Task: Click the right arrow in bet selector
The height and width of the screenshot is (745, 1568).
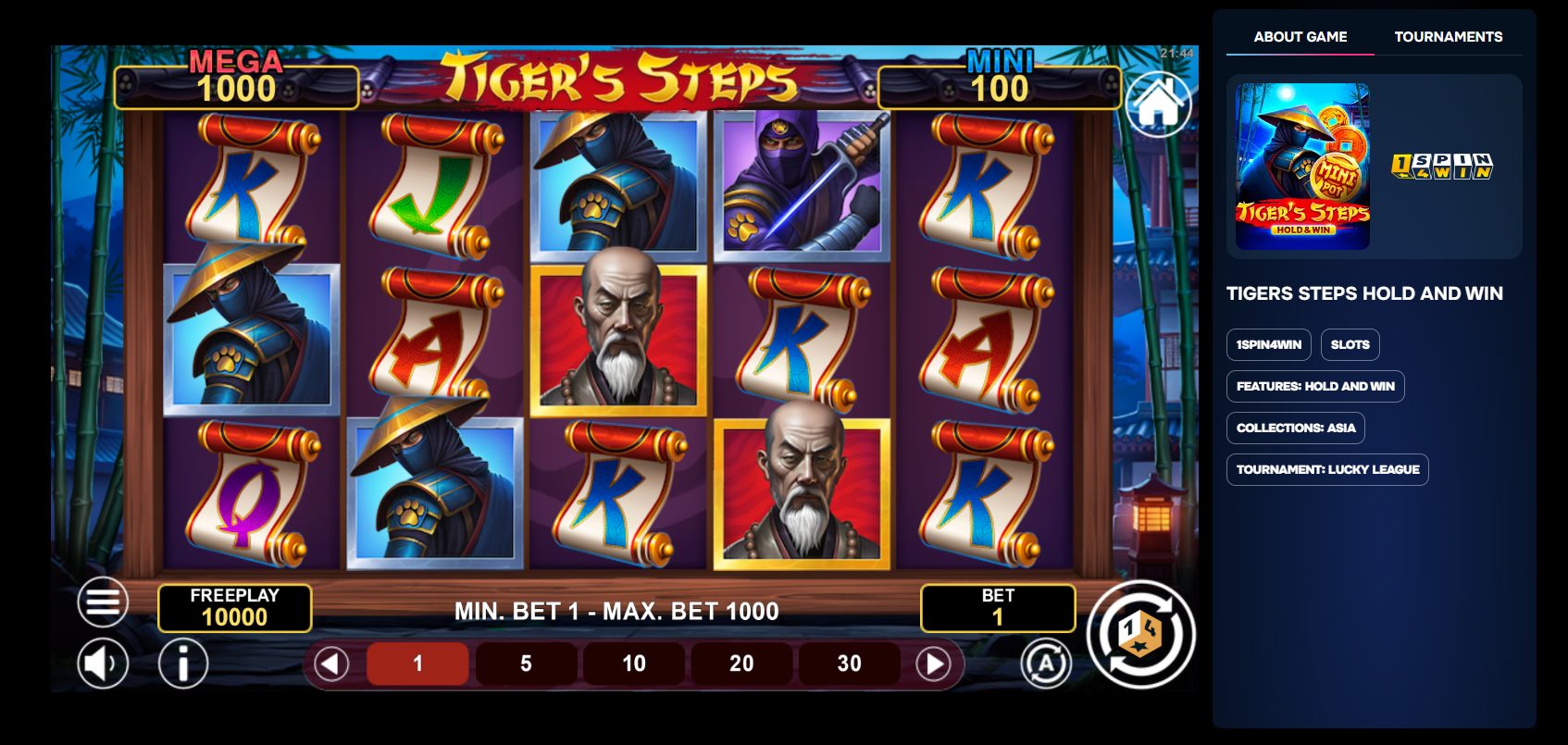Action: (x=933, y=664)
